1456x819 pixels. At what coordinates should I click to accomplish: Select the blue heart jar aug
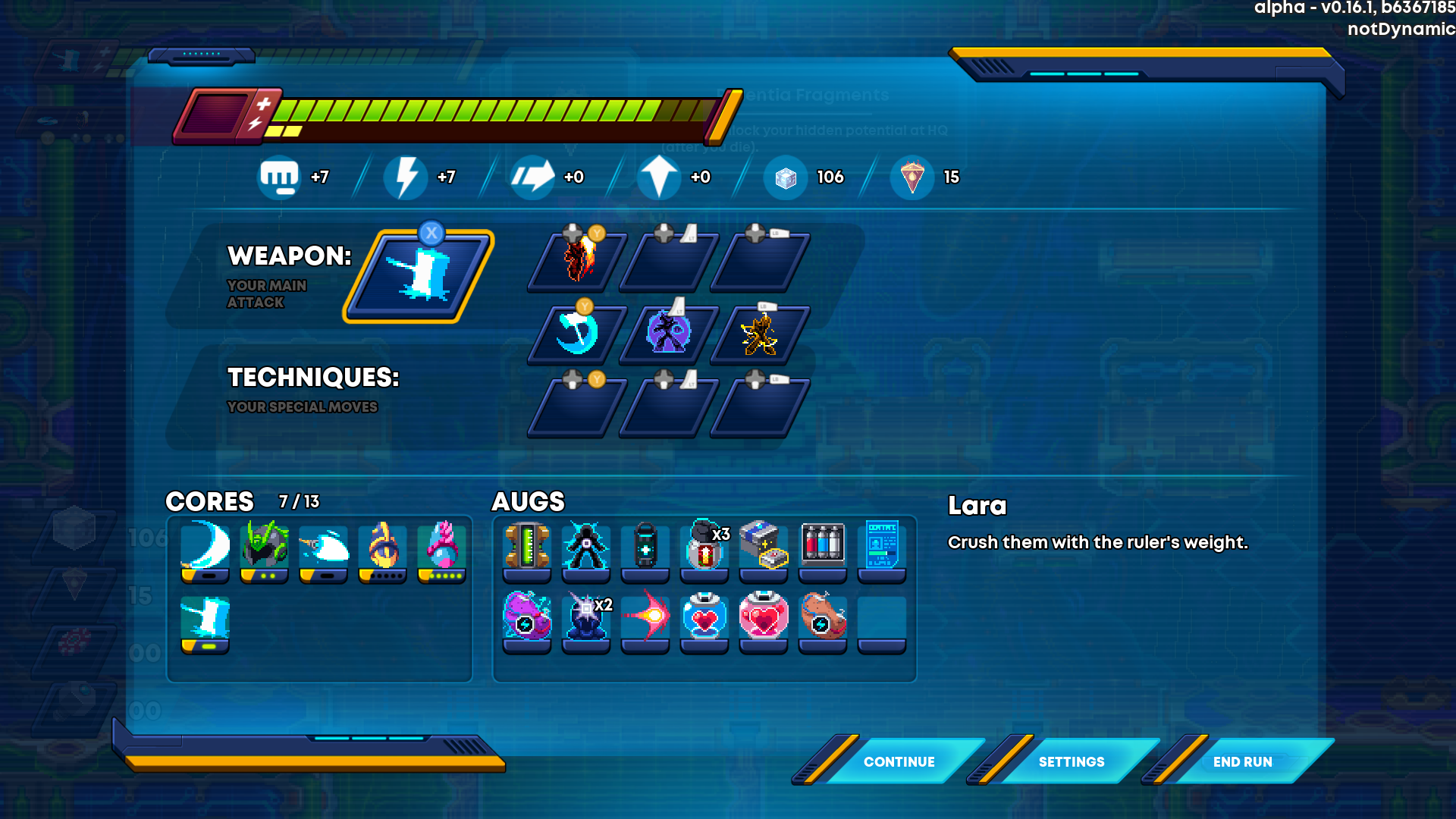704,616
